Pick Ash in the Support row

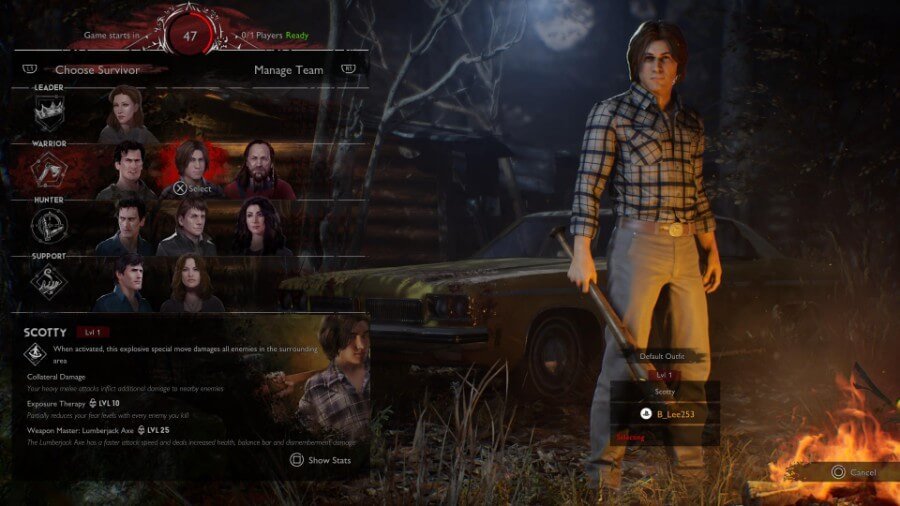coord(126,283)
